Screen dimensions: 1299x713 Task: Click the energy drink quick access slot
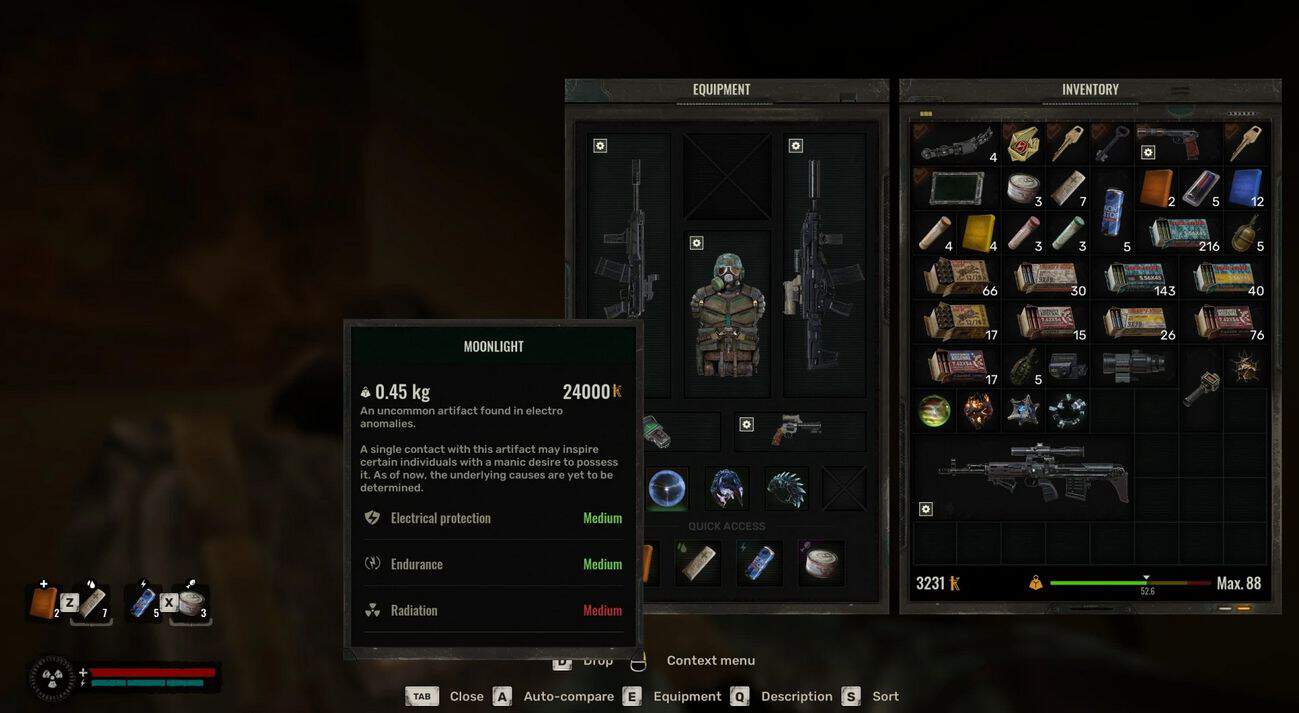click(x=758, y=562)
